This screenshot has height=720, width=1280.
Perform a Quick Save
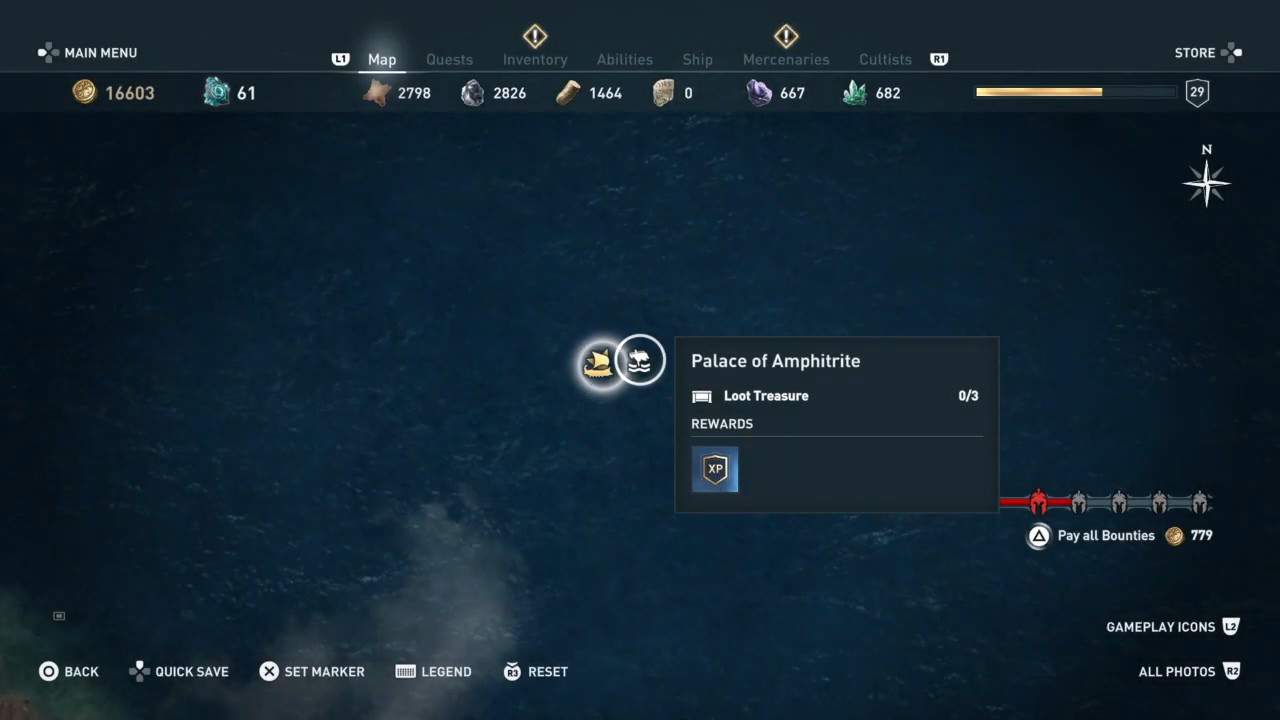(179, 672)
